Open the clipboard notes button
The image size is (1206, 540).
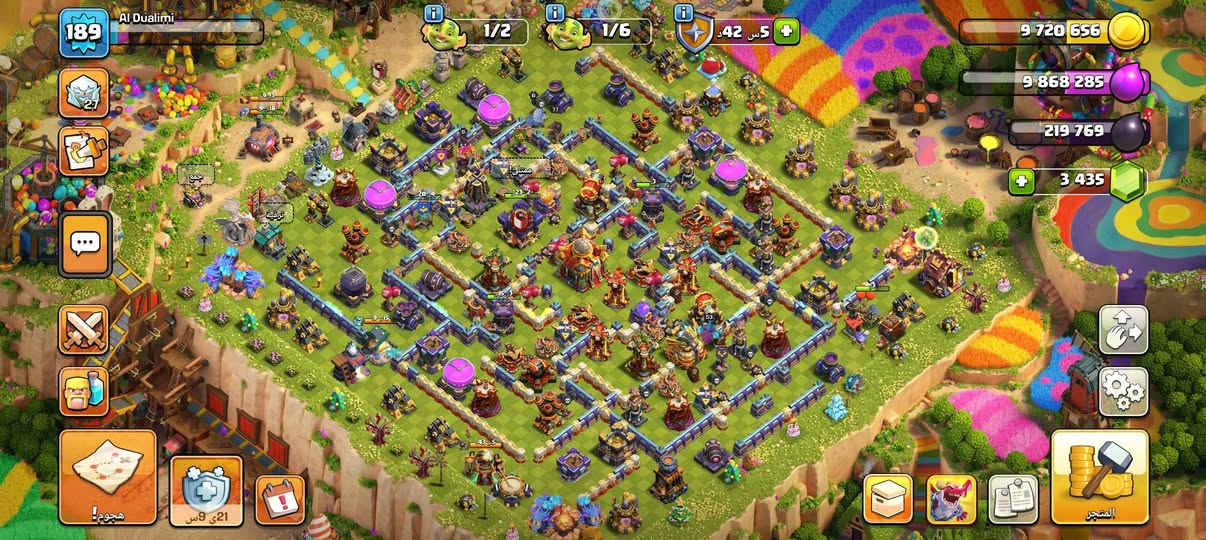point(1013,499)
